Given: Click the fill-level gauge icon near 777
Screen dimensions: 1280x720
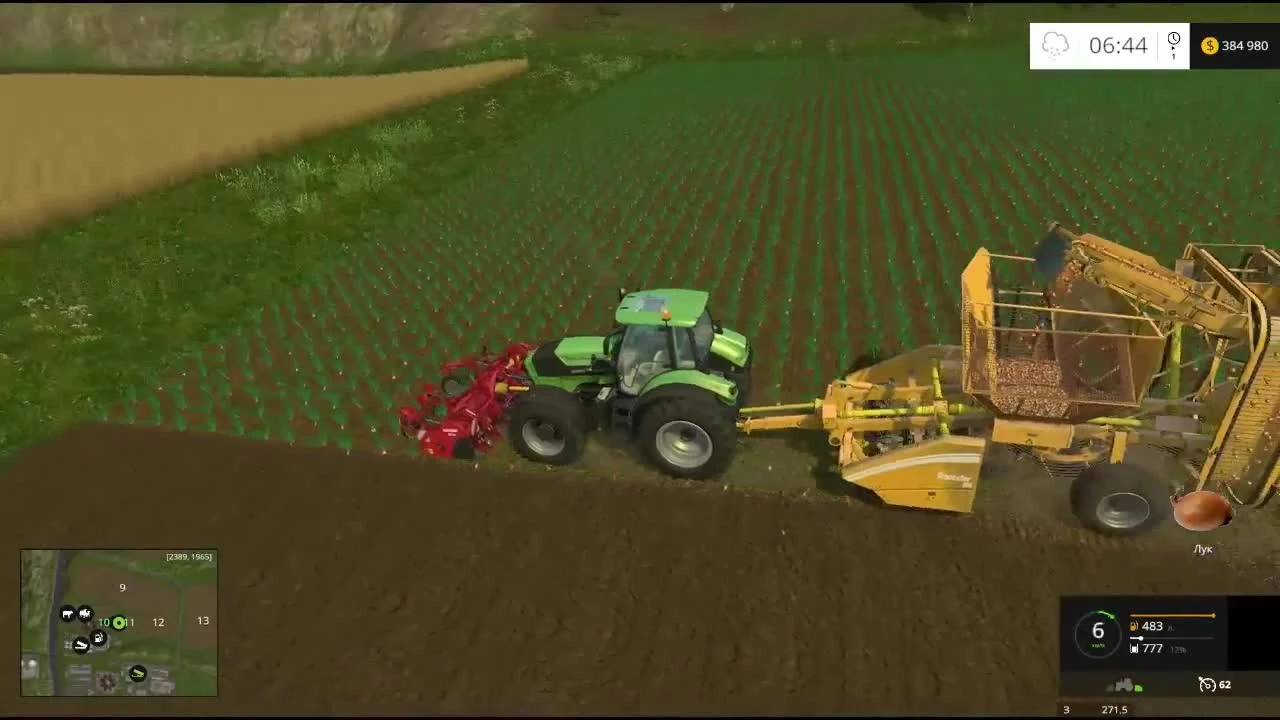Looking at the screenshot, I should [x=1134, y=649].
